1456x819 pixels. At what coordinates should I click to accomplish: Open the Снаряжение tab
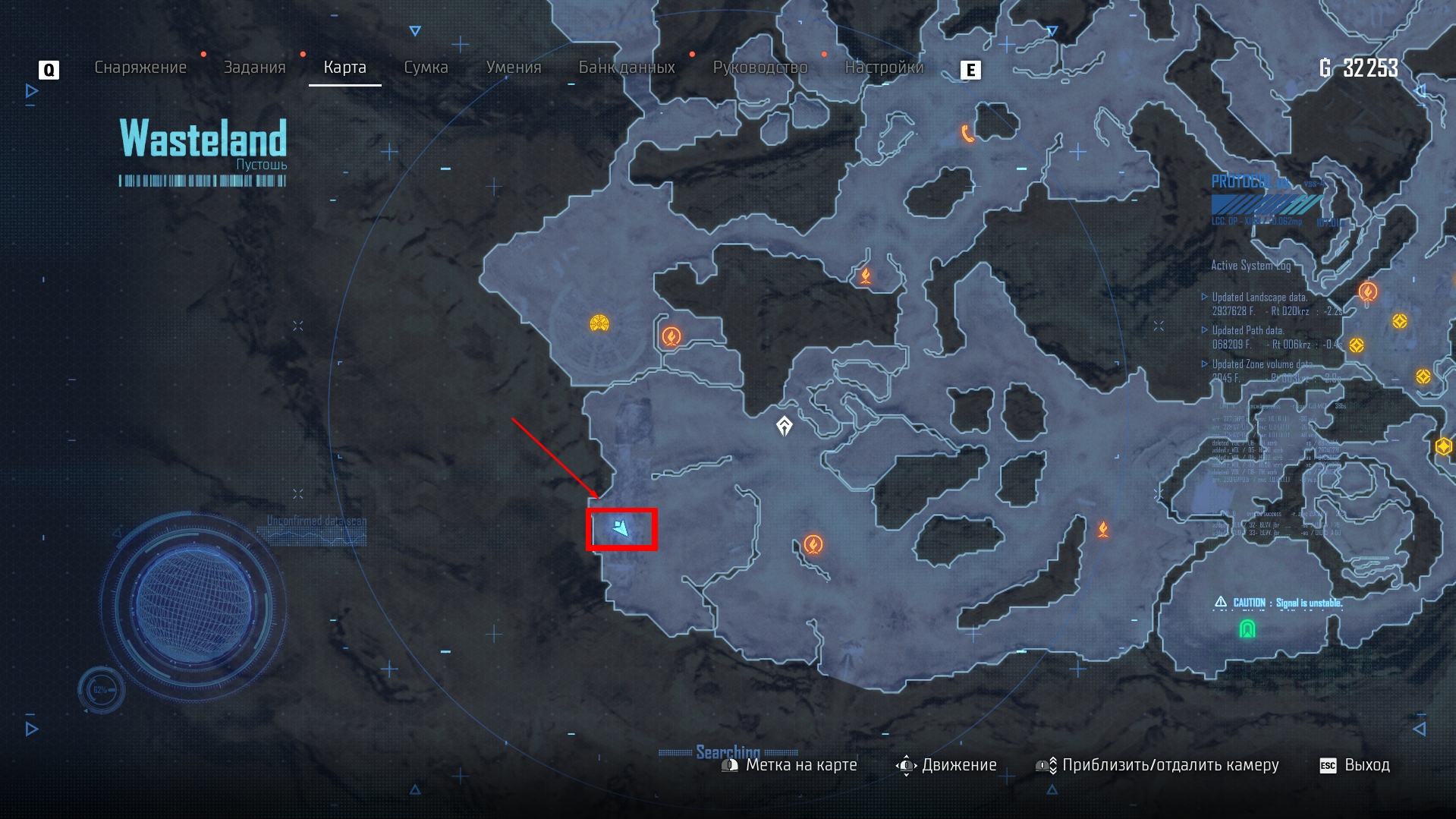tap(140, 68)
